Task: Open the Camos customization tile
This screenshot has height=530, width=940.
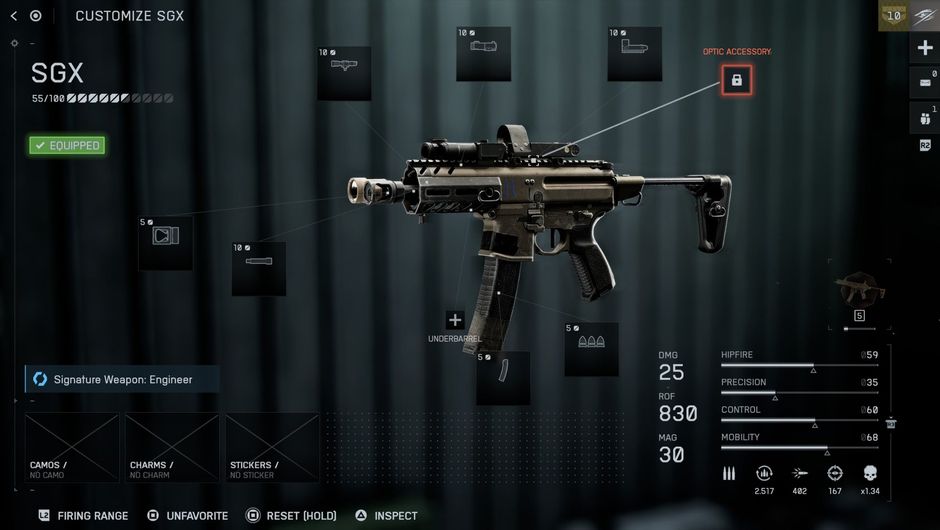Action: pyautogui.click(x=72, y=447)
